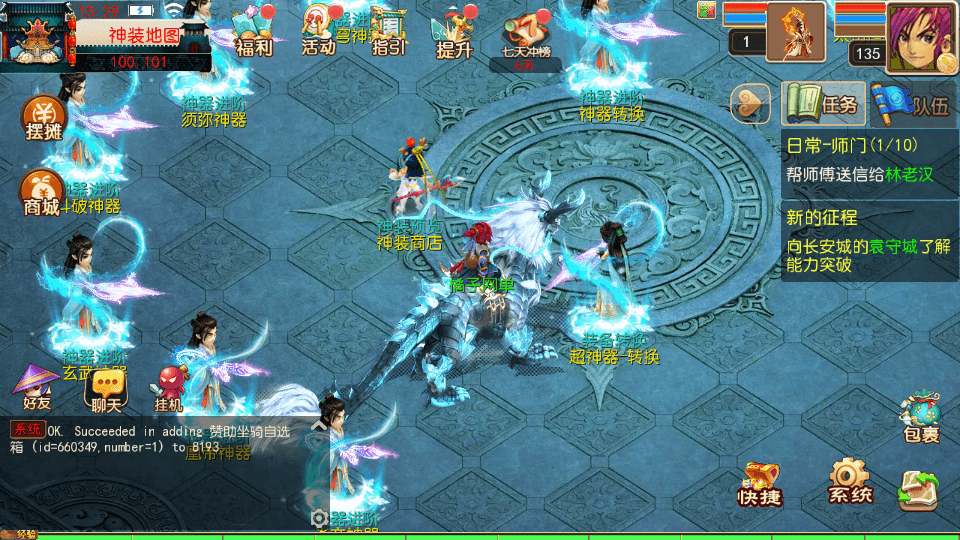Switch to the 队伍 team tab

(912, 104)
